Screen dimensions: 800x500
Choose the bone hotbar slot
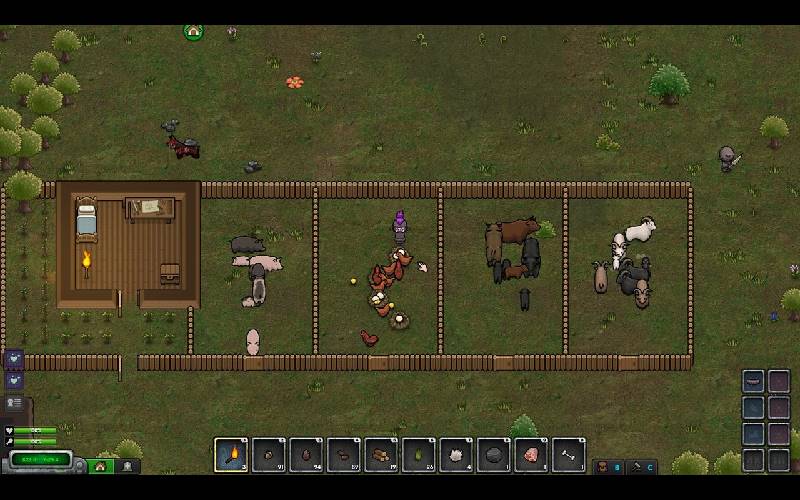(x=568, y=455)
